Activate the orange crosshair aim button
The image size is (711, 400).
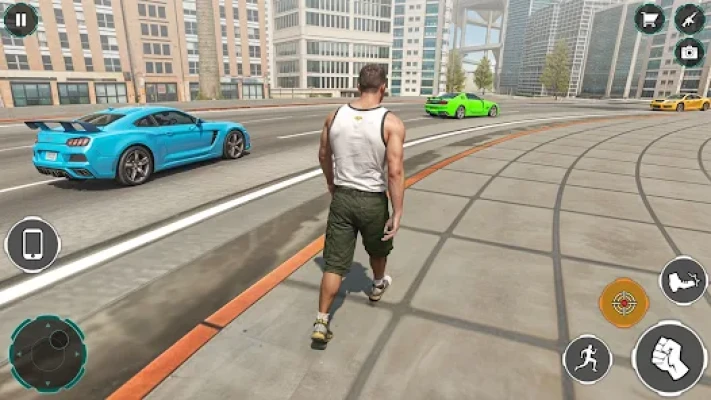point(623,303)
